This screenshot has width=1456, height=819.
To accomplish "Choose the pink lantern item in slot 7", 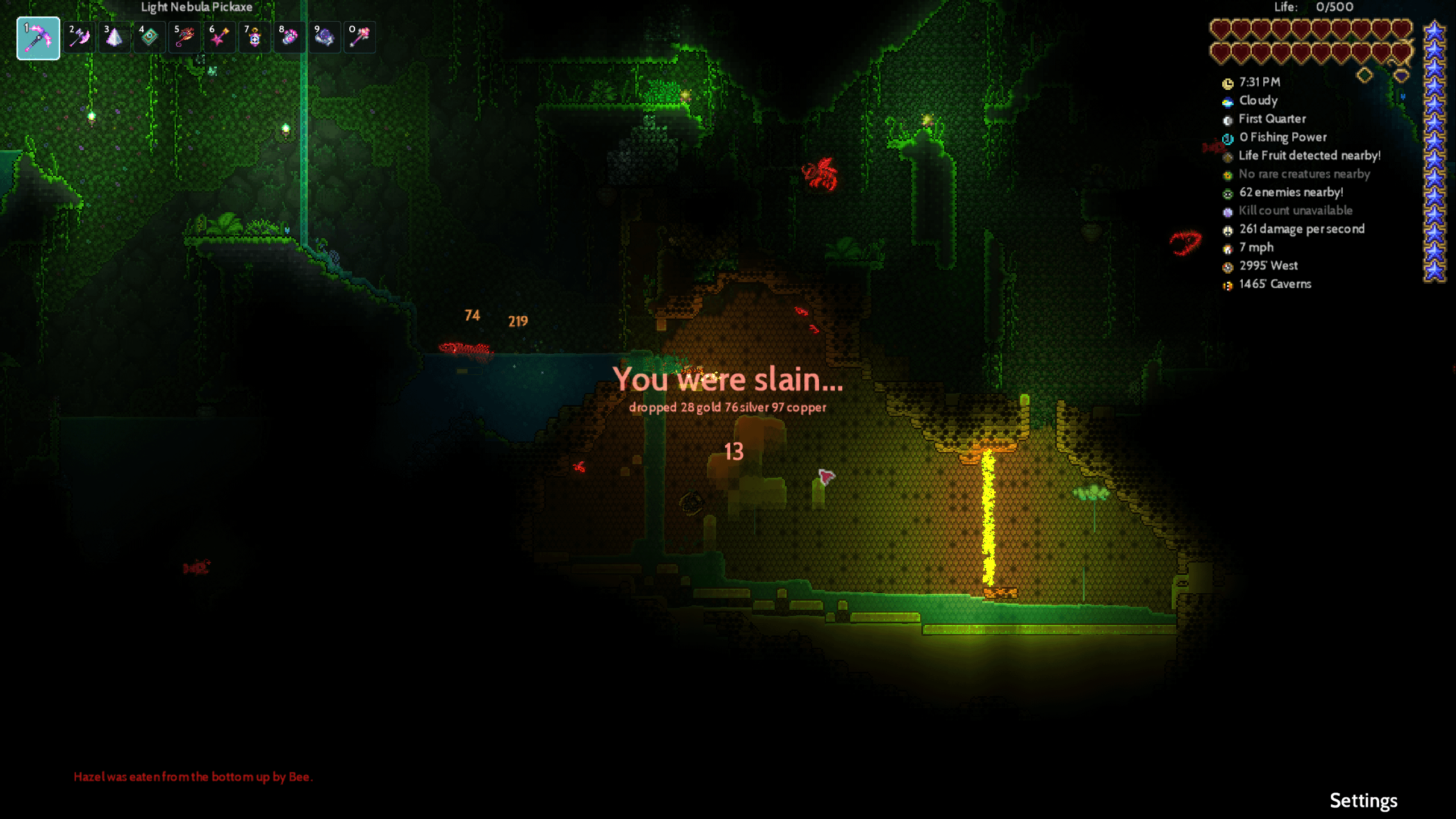I will click(255, 38).
